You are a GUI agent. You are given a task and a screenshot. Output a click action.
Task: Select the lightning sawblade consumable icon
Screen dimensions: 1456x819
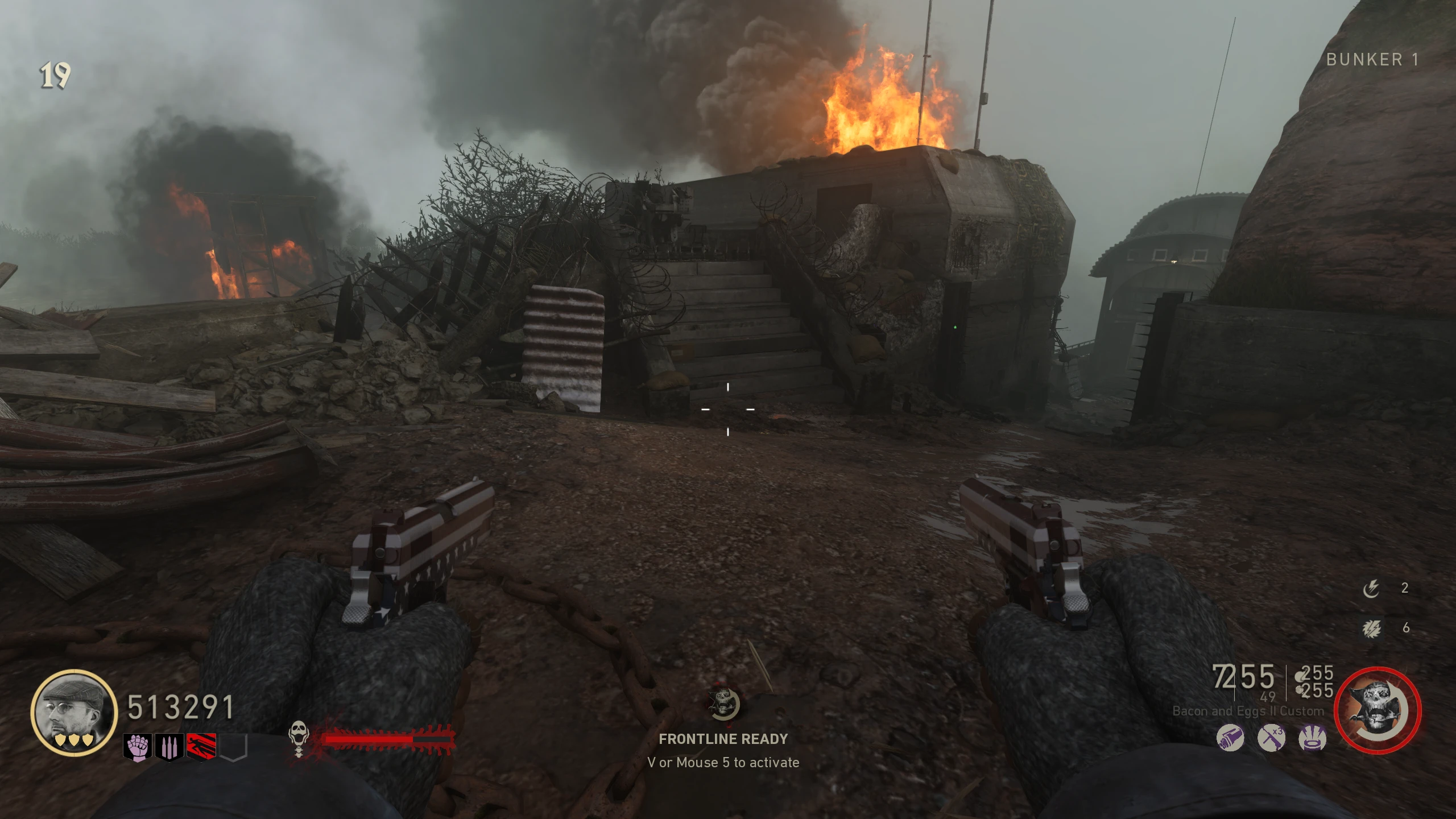pyautogui.click(x=1371, y=628)
